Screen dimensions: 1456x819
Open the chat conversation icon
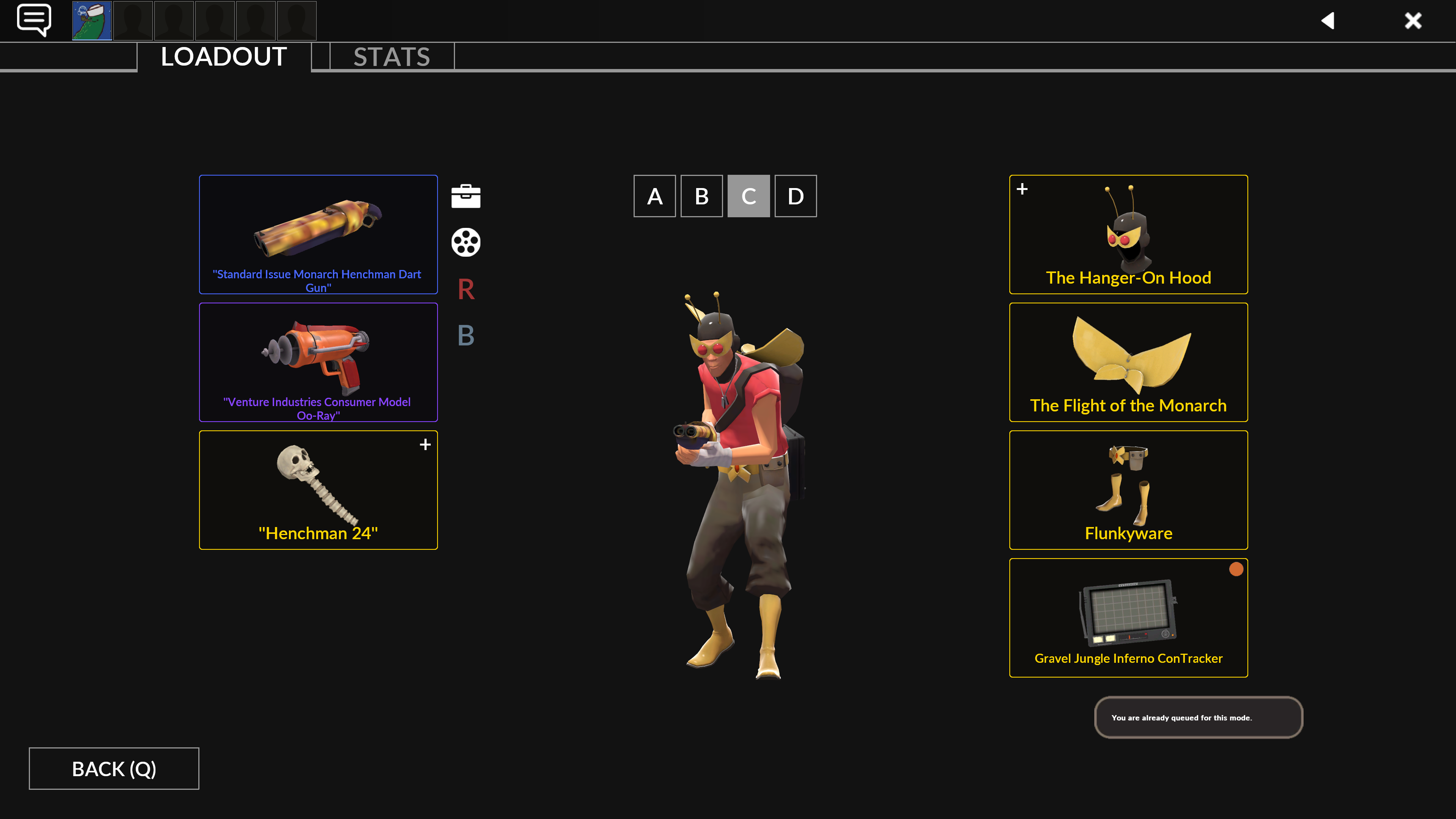pos(35,20)
